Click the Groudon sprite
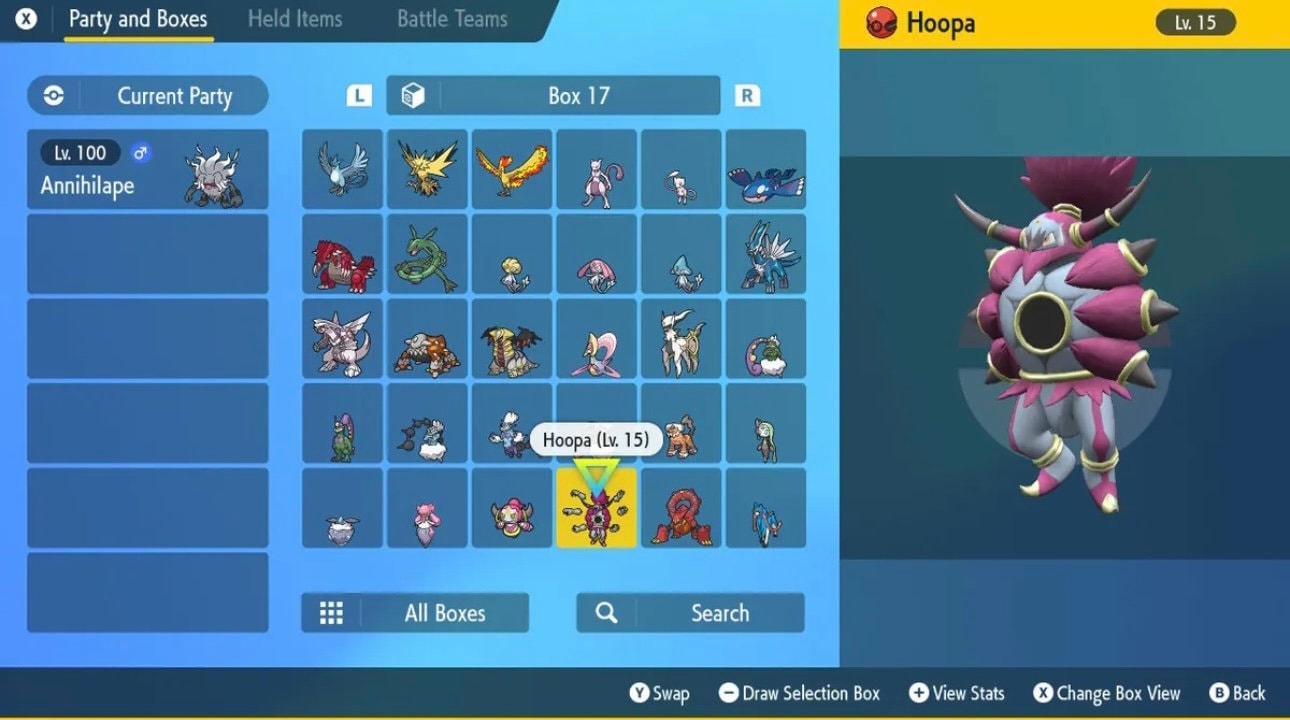This screenshot has width=1290, height=720. 342,255
